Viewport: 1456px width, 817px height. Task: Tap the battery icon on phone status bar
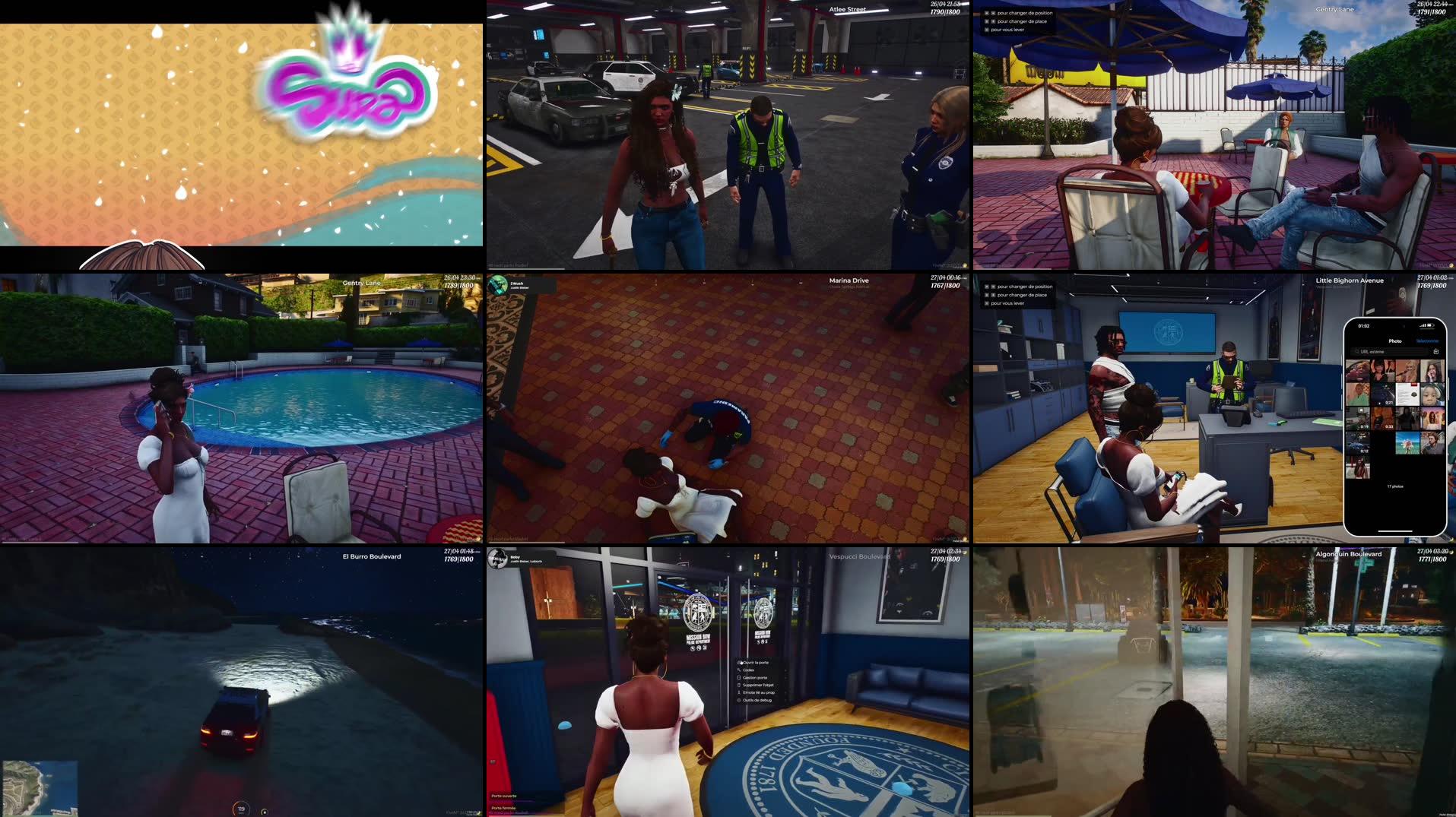click(1429, 326)
